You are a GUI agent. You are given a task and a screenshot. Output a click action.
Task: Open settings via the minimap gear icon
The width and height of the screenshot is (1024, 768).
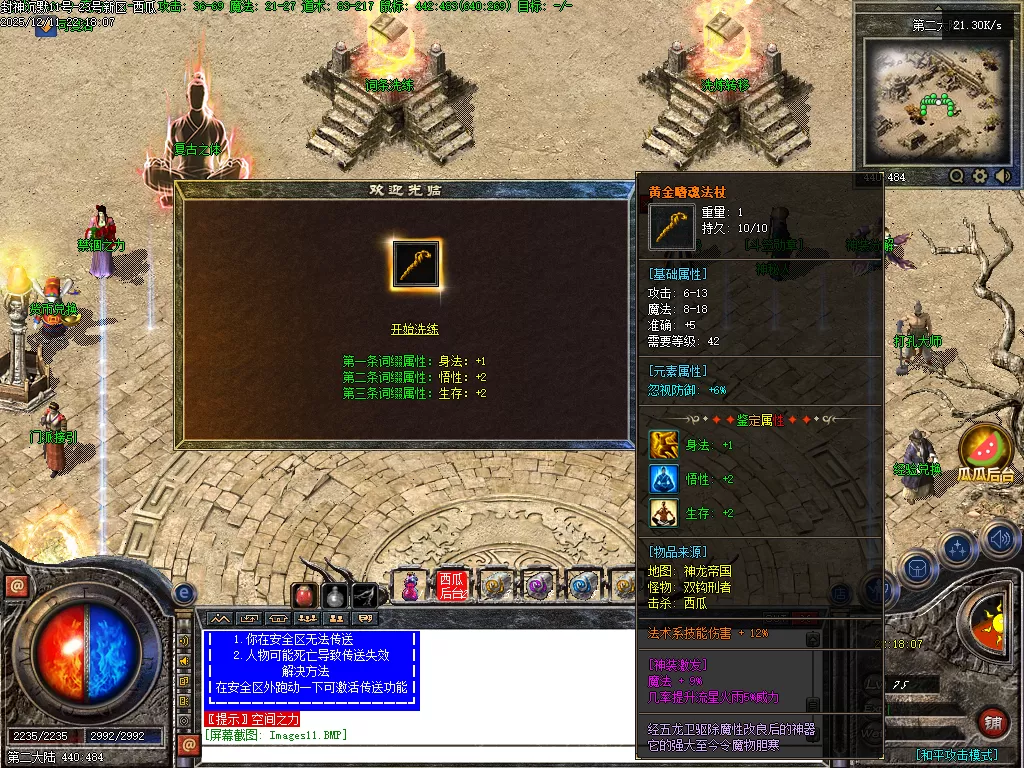click(980, 177)
